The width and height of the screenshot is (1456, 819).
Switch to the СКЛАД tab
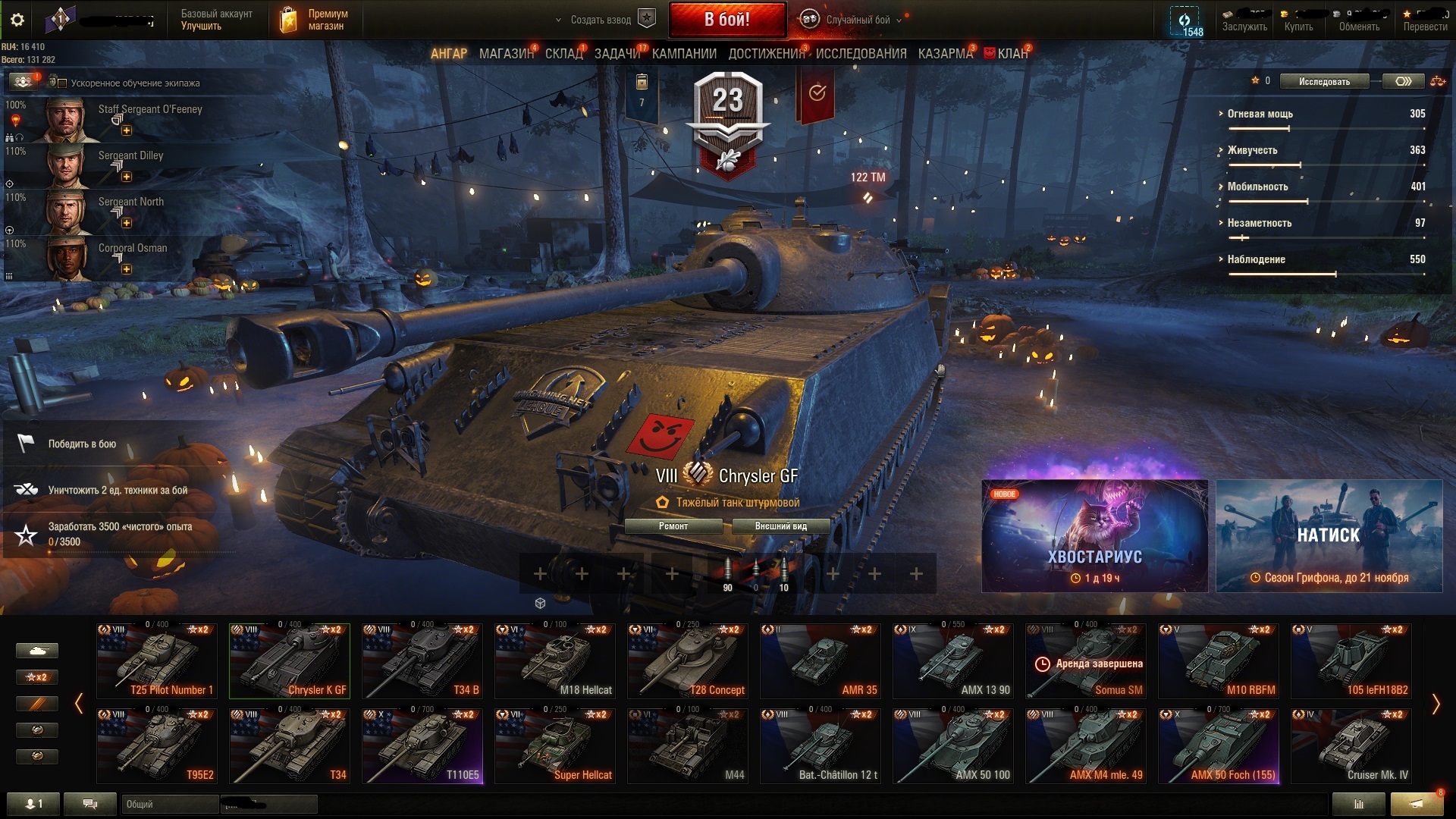tap(563, 54)
